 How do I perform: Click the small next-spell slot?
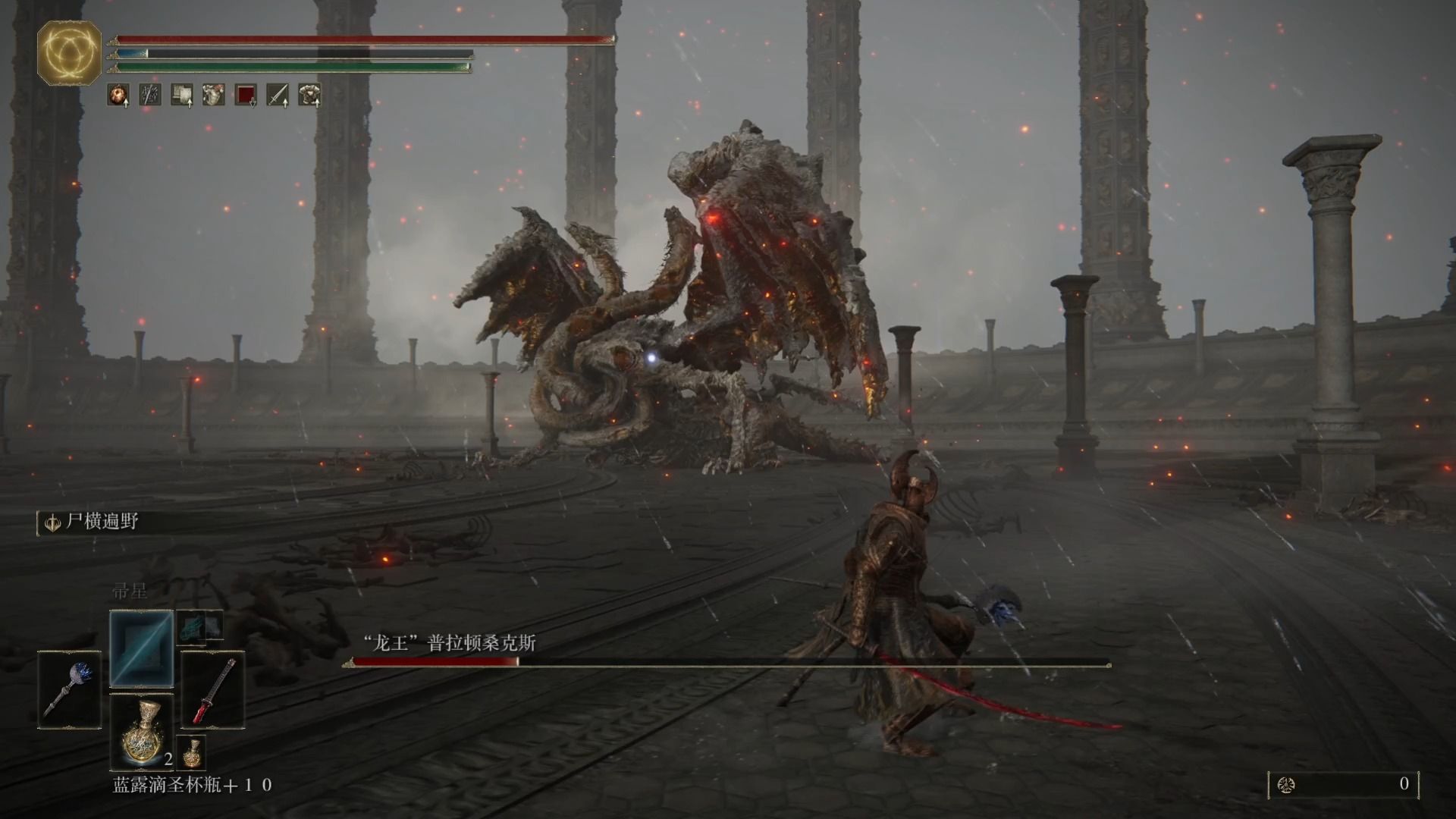pyautogui.click(x=200, y=626)
